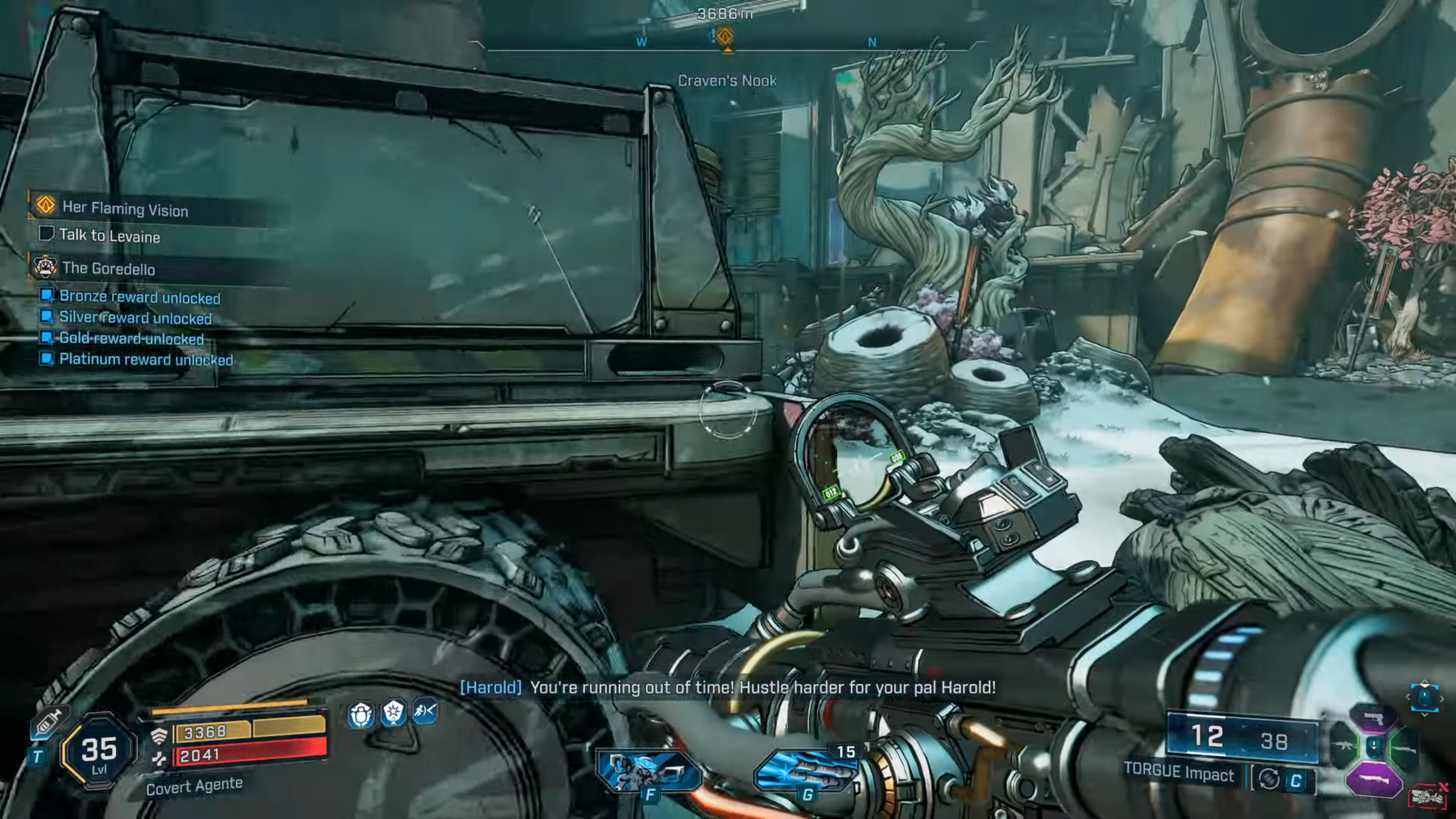Open The Goredello activity tracker entry
Screen dimensions: 1456x819
tap(108, 268)
